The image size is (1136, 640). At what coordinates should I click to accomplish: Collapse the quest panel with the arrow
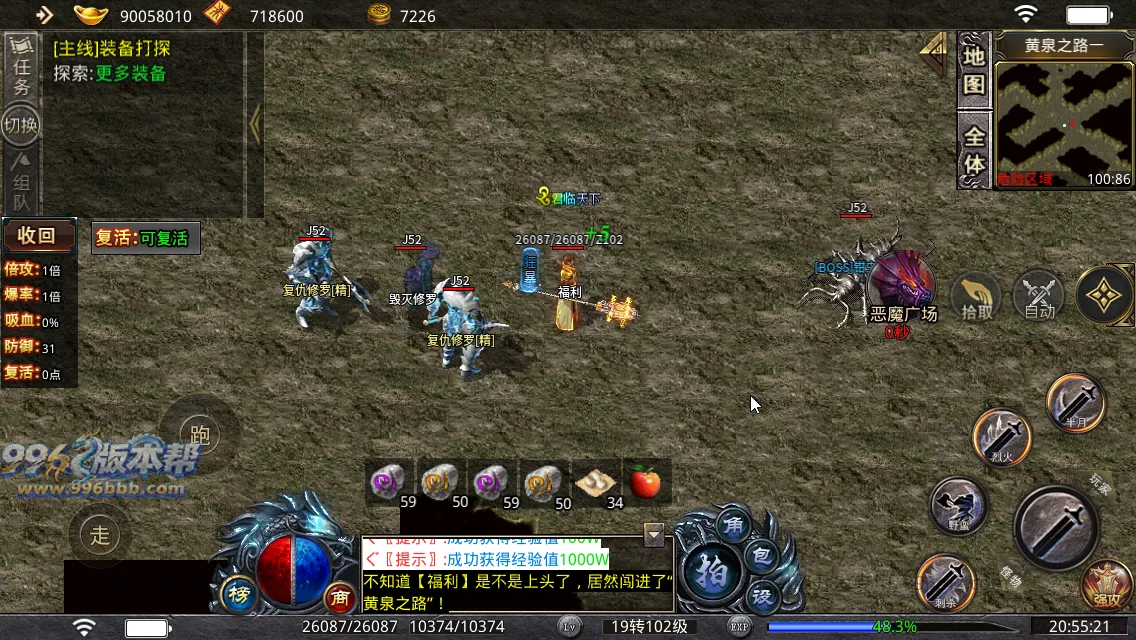click(x=255, y=125)
